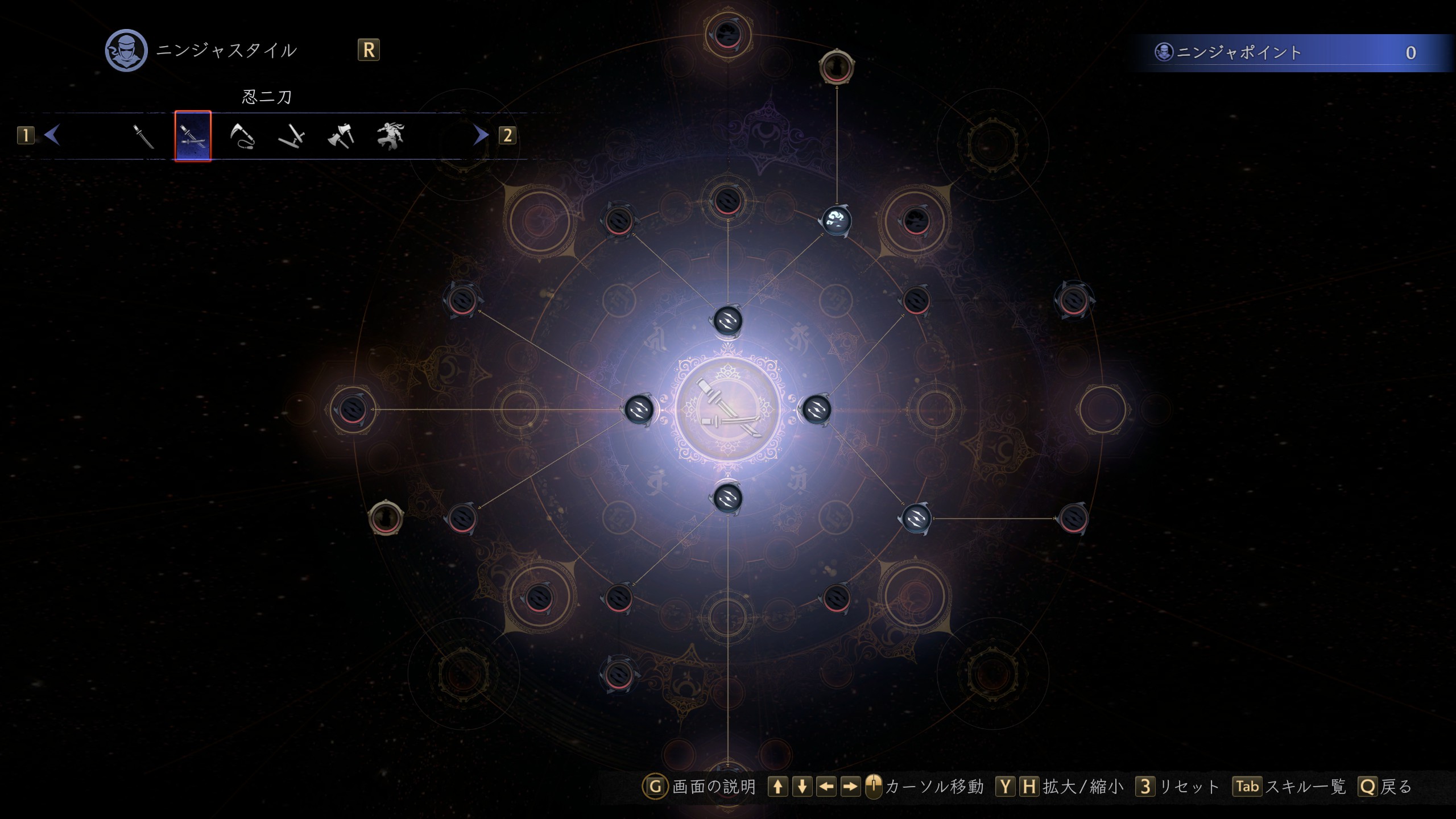Click the left arrow of the weapon selector
Screen dimensions: 1456x819
click(52, 135)
